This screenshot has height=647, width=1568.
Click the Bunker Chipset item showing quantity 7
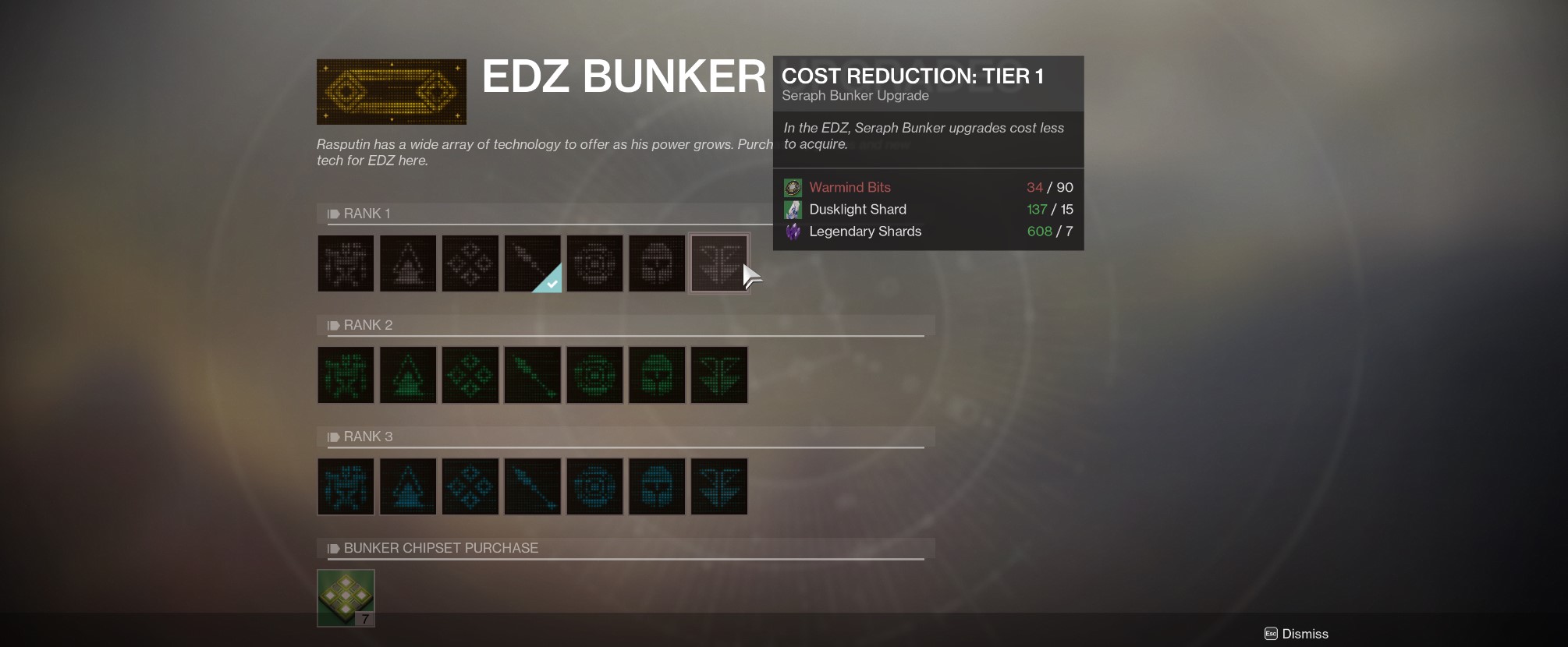pos(346,597)
